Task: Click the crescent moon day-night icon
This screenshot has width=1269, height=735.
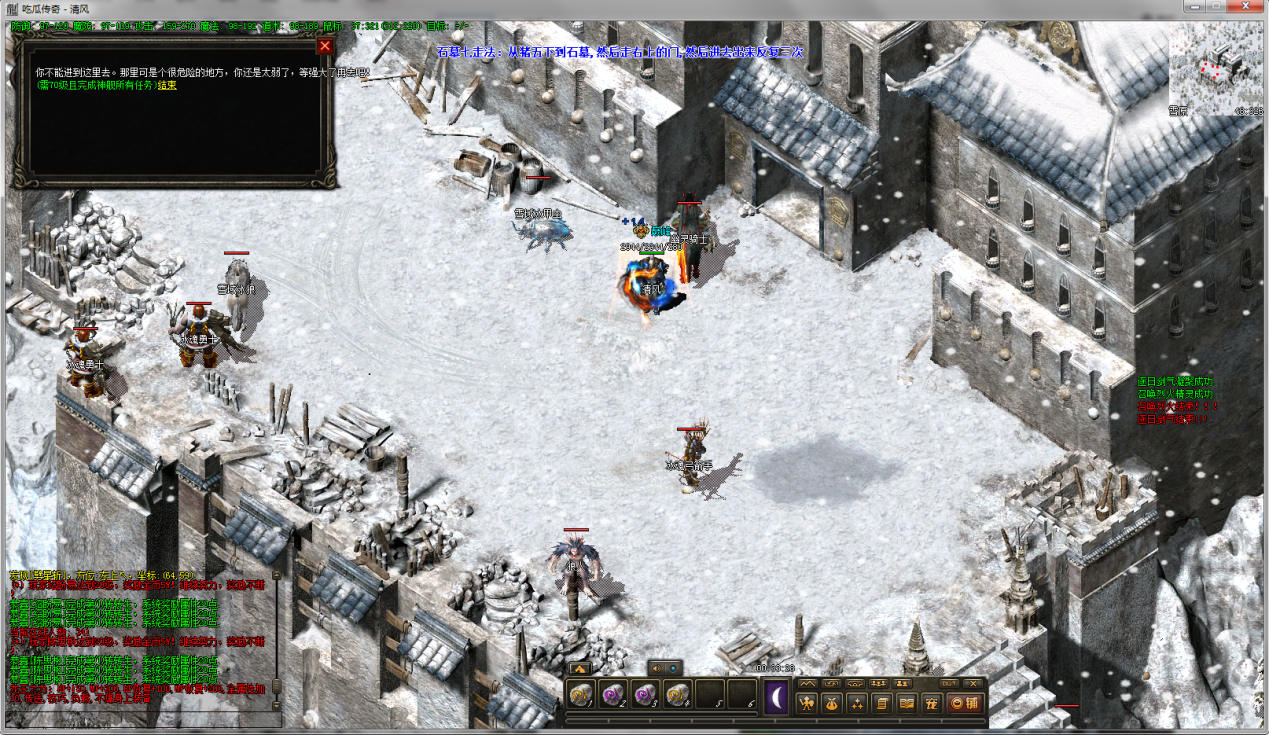Action: pos(777,696)
